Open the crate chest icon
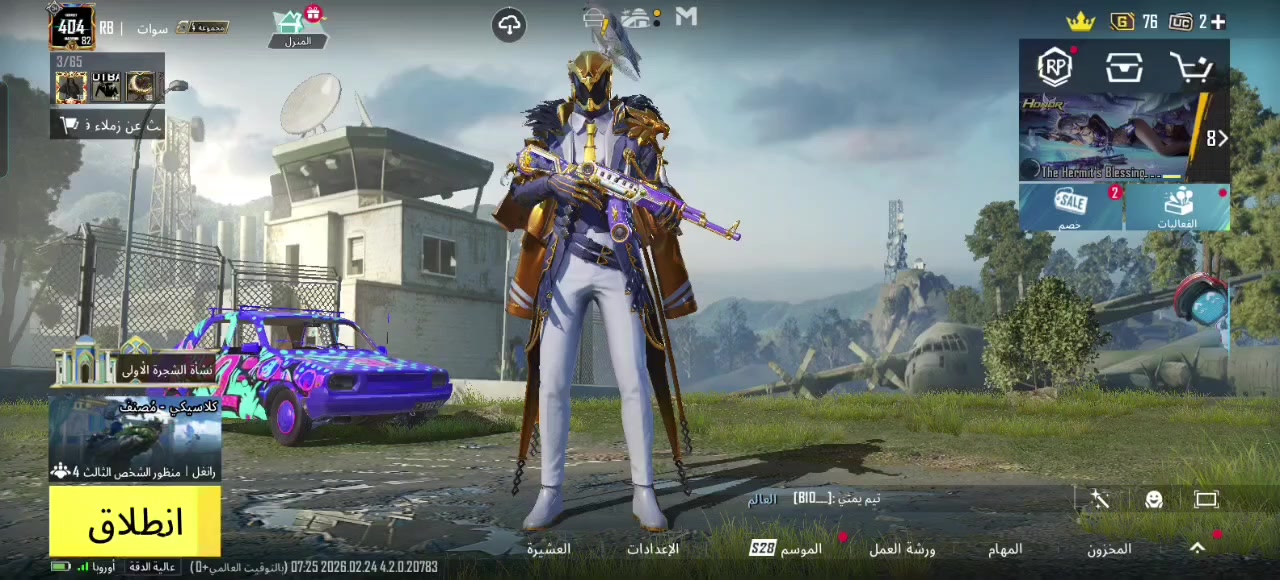Viewport: 1280px width, 580px height. (1124, 68)
